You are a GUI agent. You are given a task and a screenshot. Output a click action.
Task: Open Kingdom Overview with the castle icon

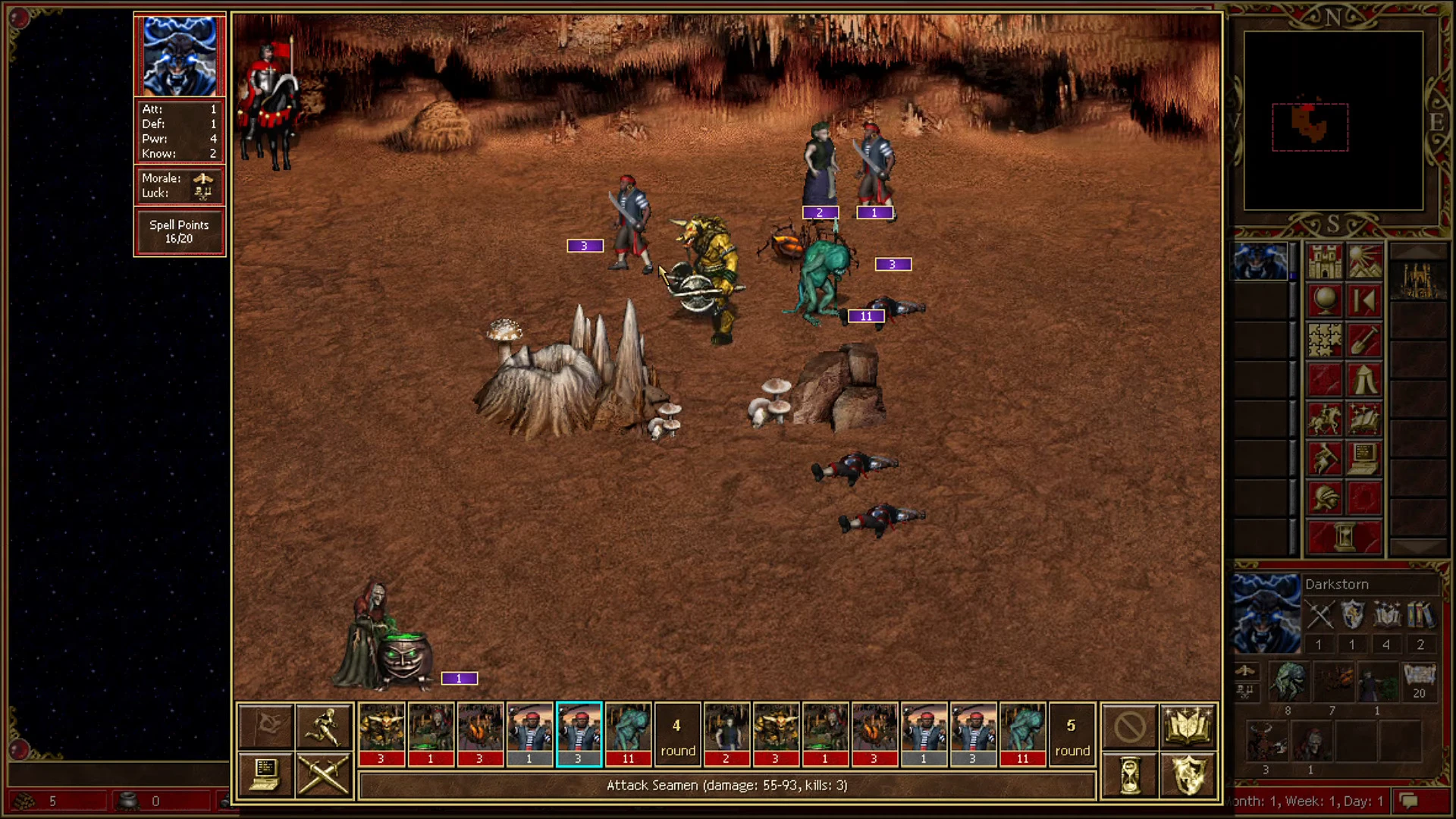tap(1324, 262)
